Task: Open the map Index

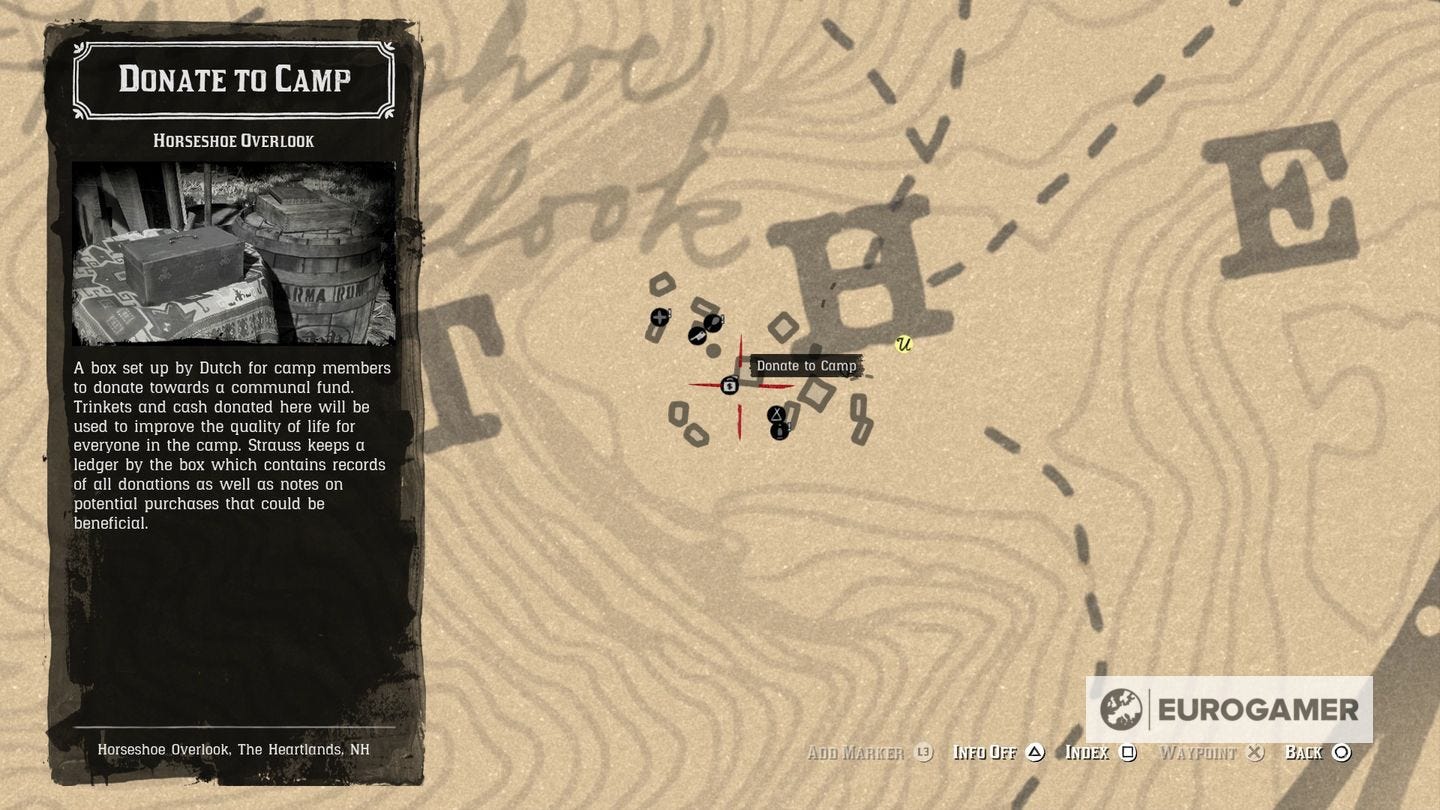Action: click(x=1089, y=752)
